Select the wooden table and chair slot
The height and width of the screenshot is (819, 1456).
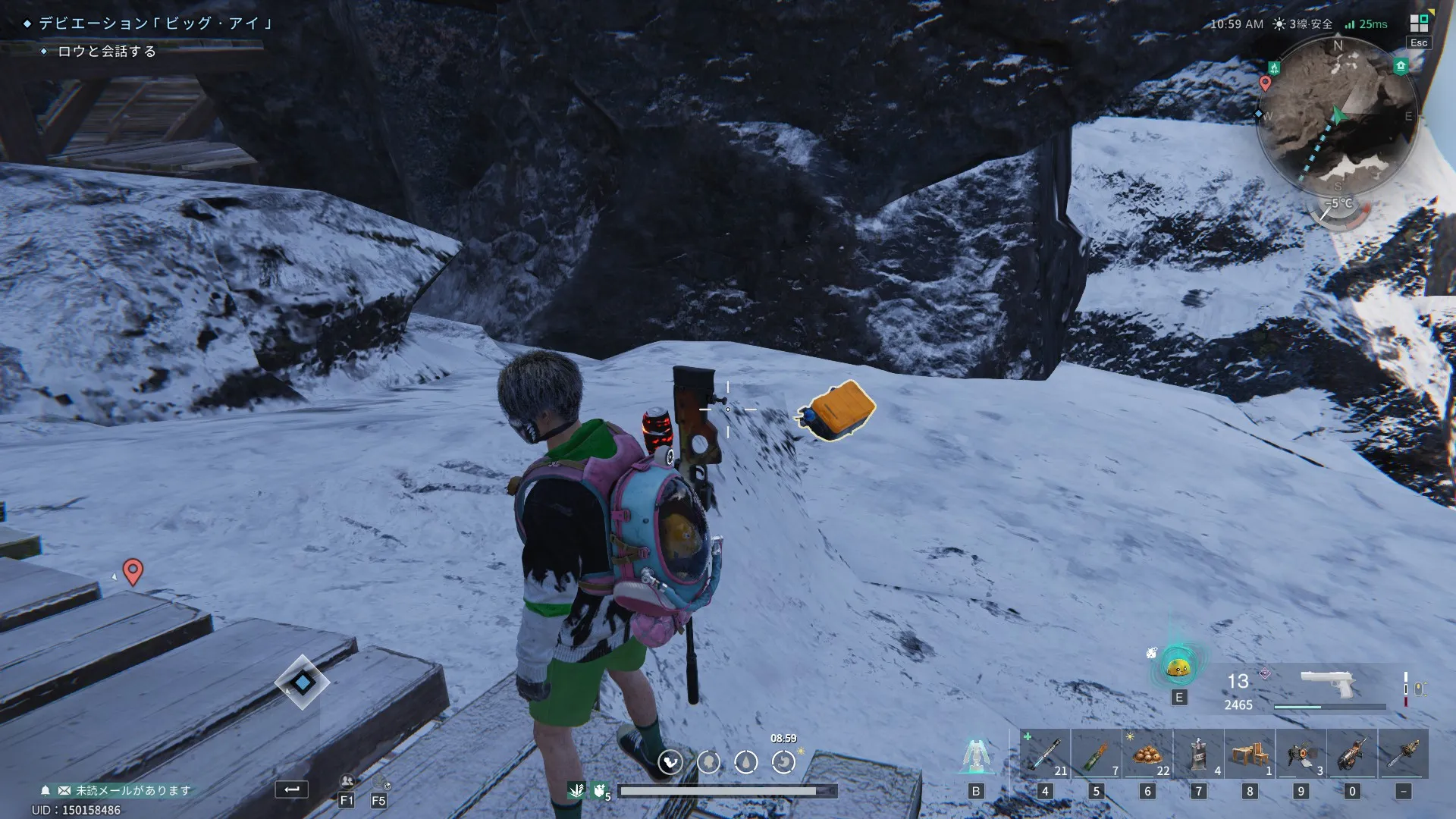tap(1250, 755)
